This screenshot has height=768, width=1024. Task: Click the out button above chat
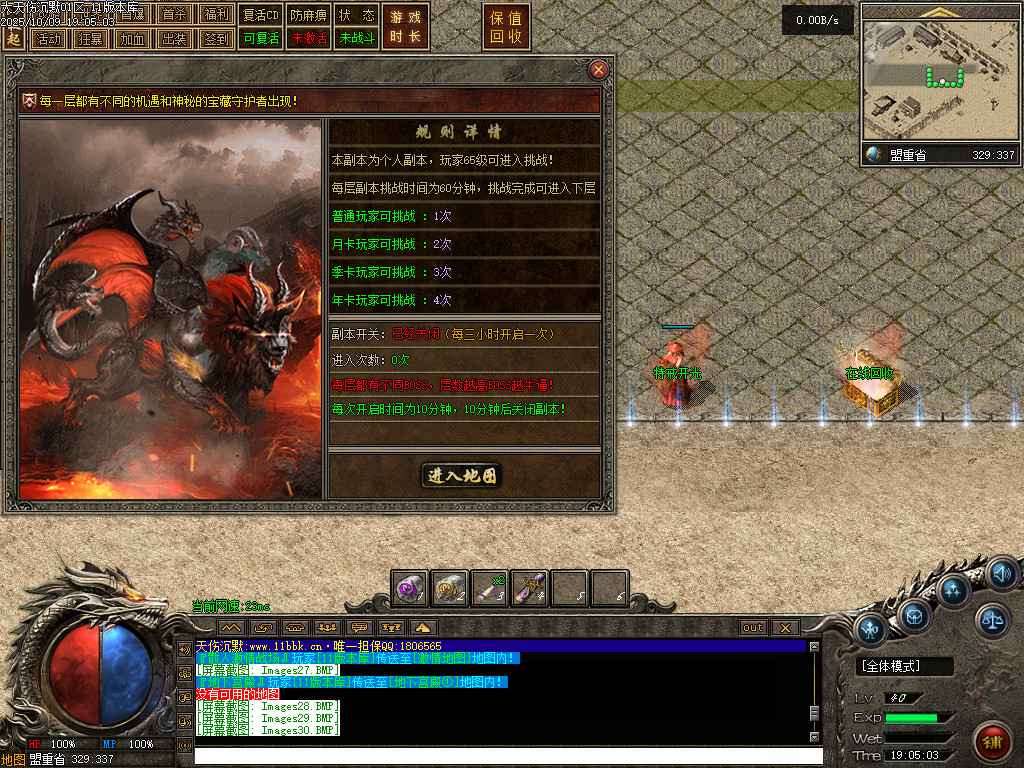pyautogui.click(x=753, y=628)
